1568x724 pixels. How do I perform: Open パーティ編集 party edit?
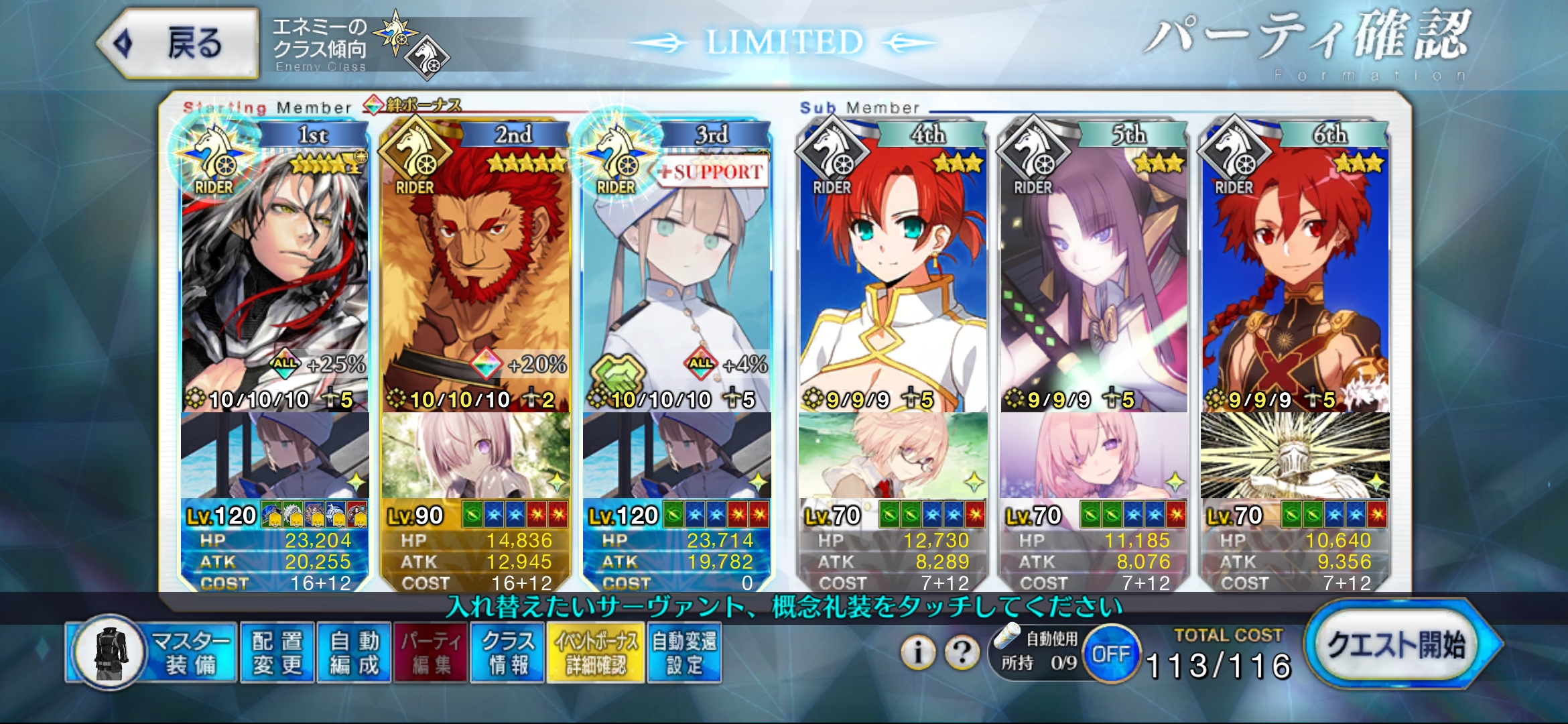click(431, 652)
